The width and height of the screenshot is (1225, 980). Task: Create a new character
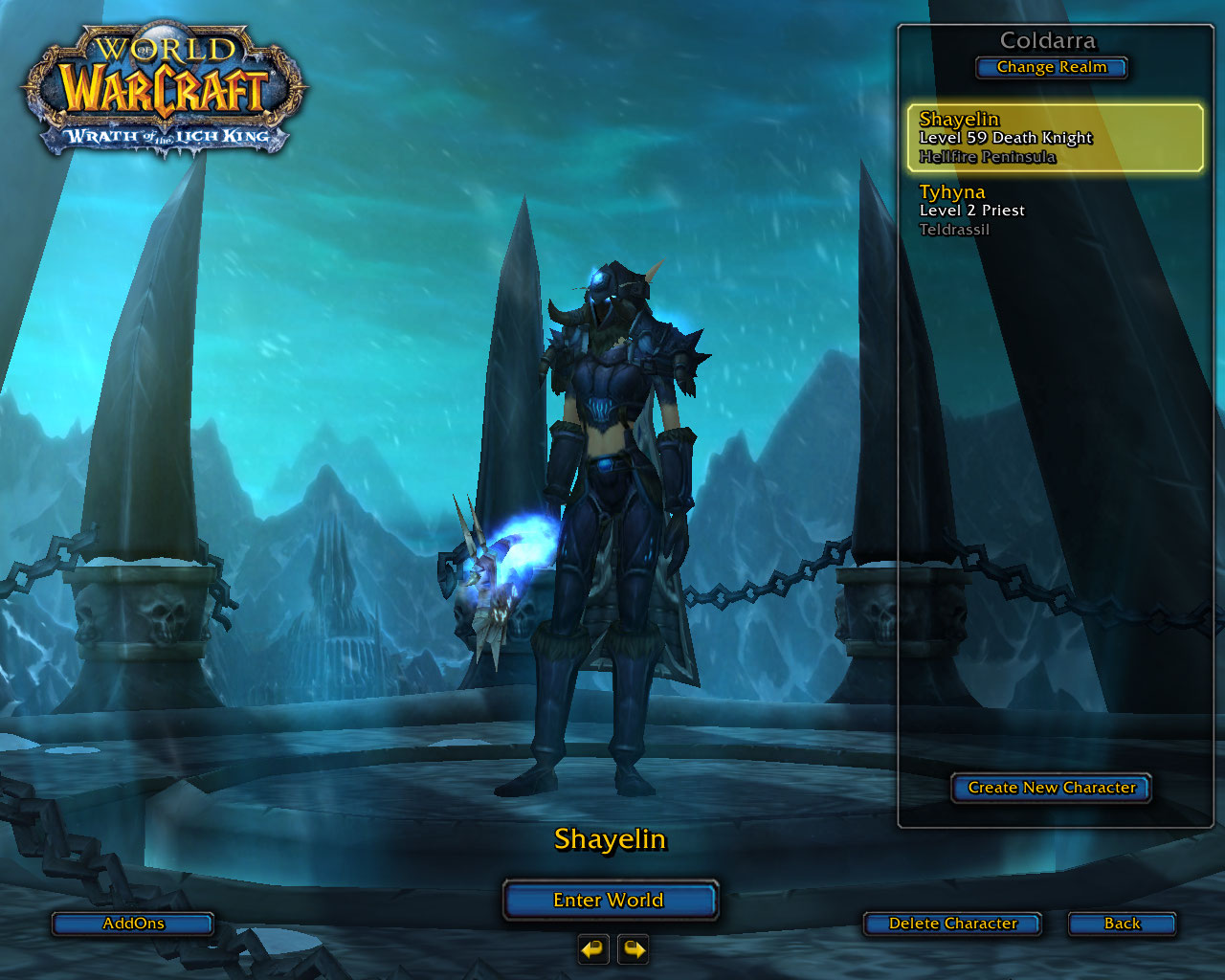click(1051, 788)
